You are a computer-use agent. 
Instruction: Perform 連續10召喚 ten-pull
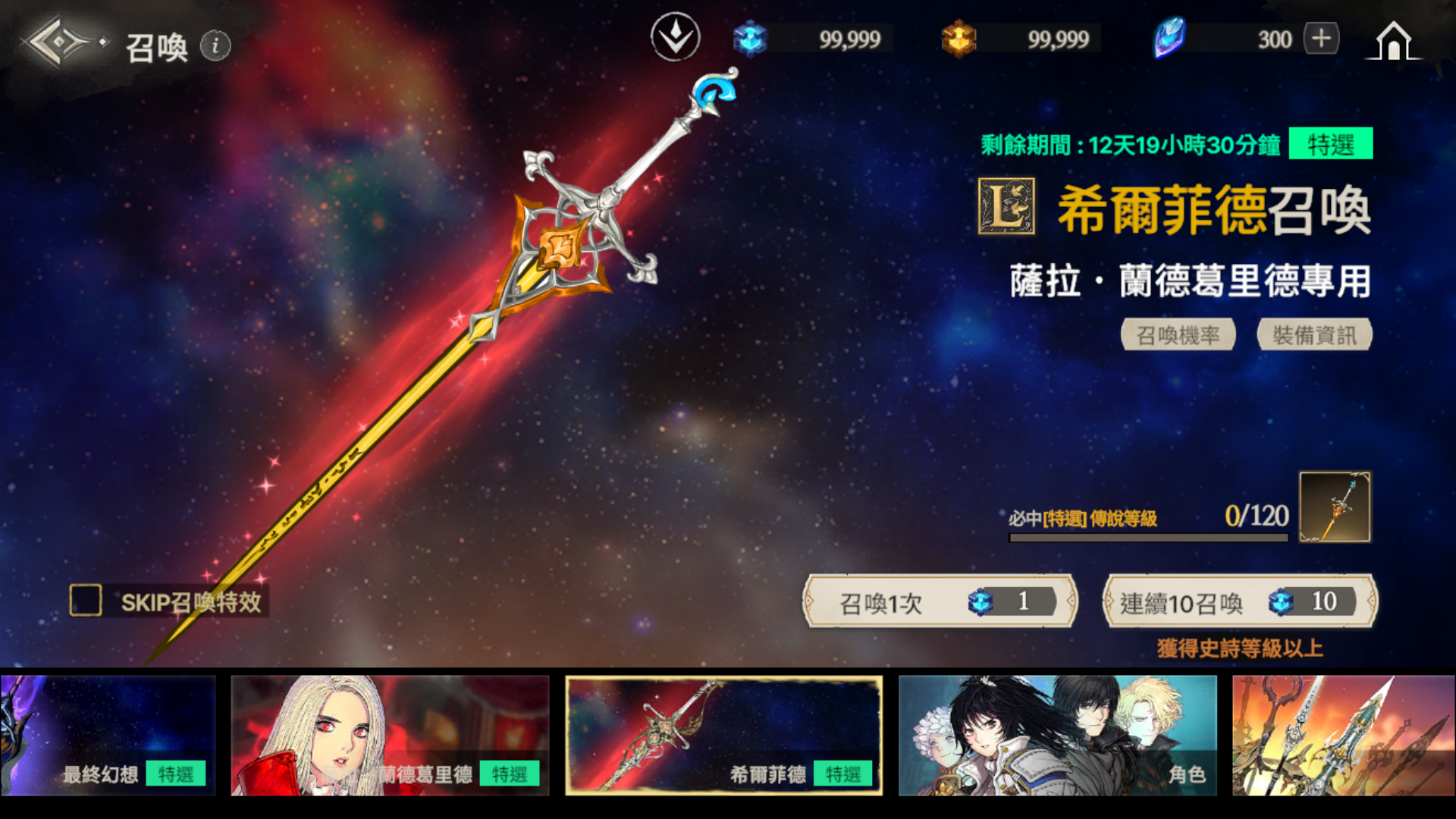pyautogui.click(x=1240, y=602)
